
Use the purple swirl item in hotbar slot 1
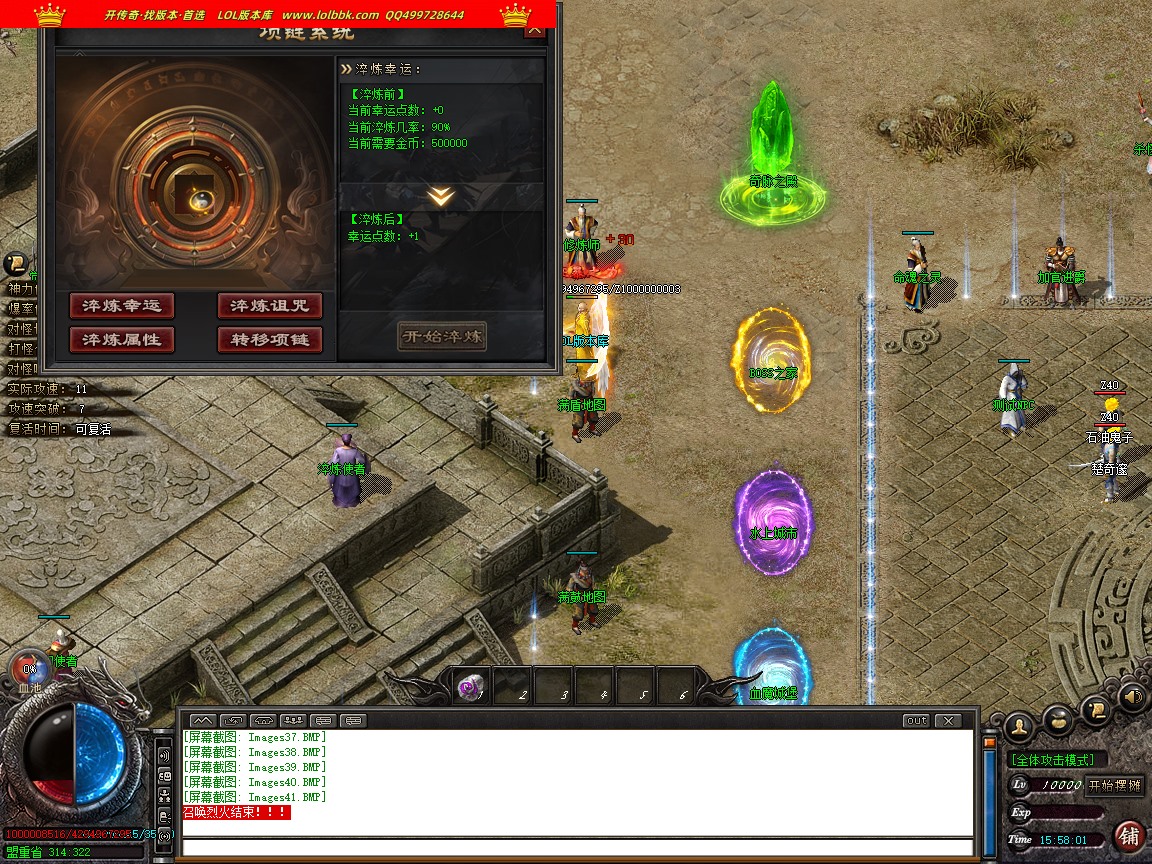click(470, 687)
